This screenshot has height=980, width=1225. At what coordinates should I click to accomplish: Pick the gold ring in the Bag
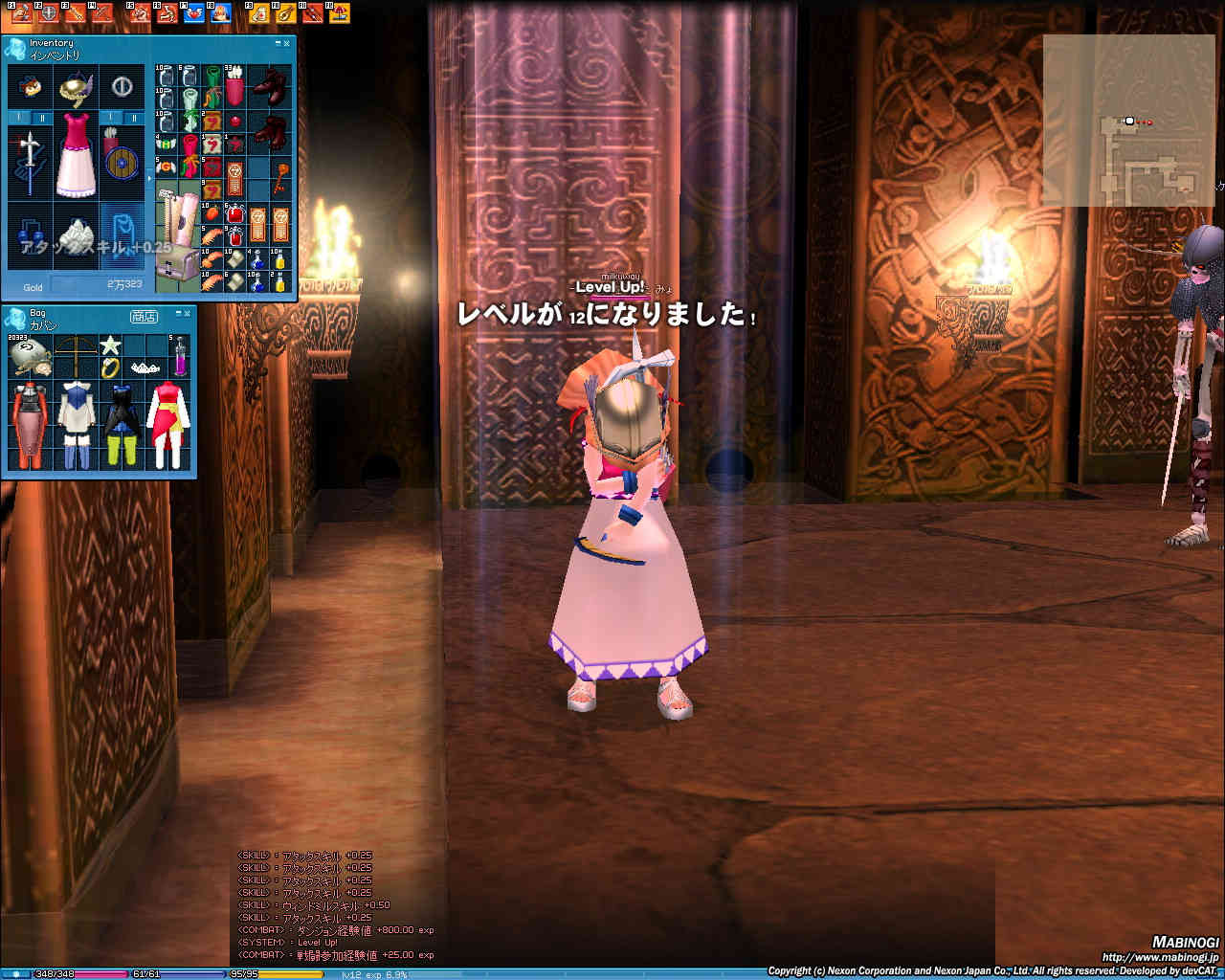tap(111, 368)
